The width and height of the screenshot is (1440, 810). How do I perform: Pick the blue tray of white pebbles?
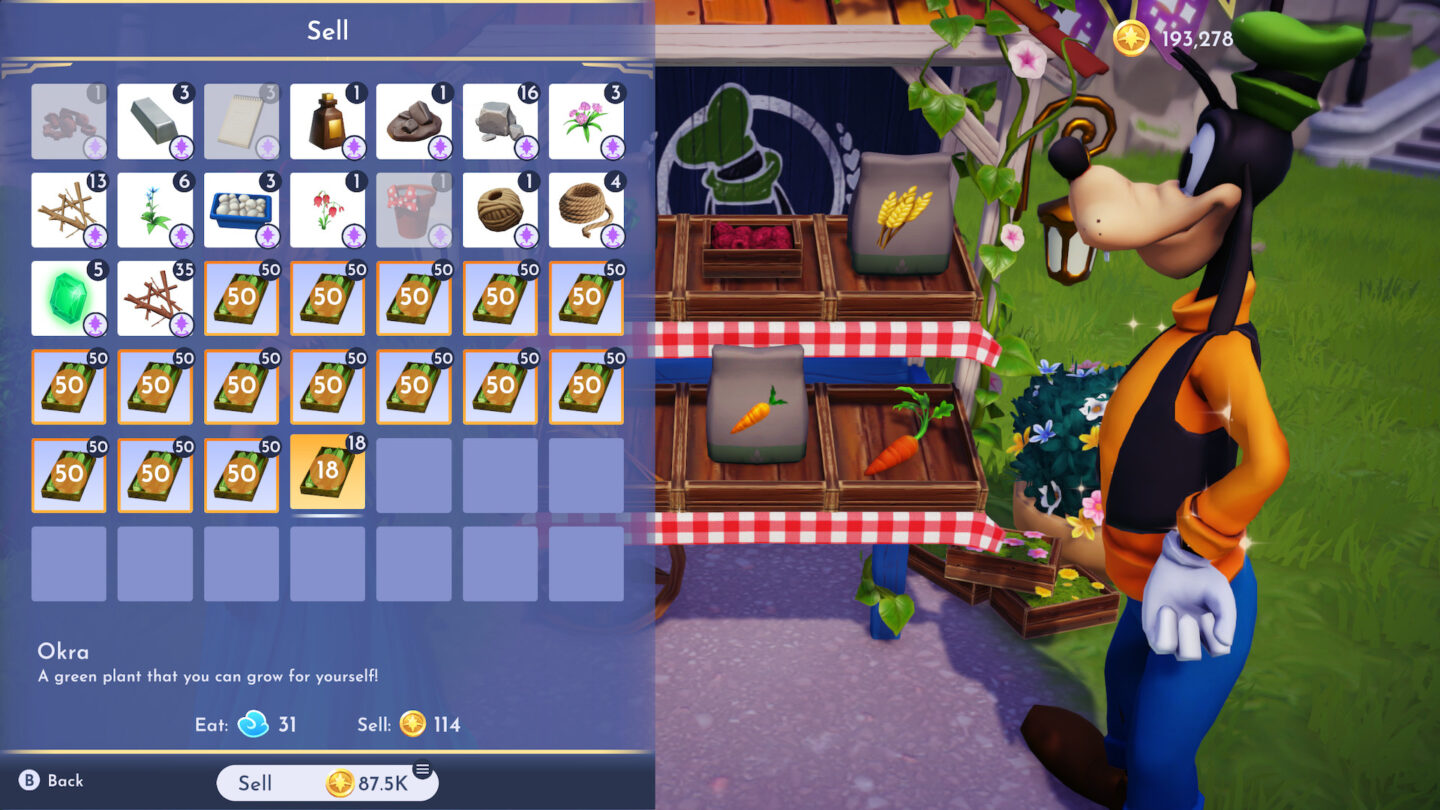pyautogui.click(x=241, y=210)
